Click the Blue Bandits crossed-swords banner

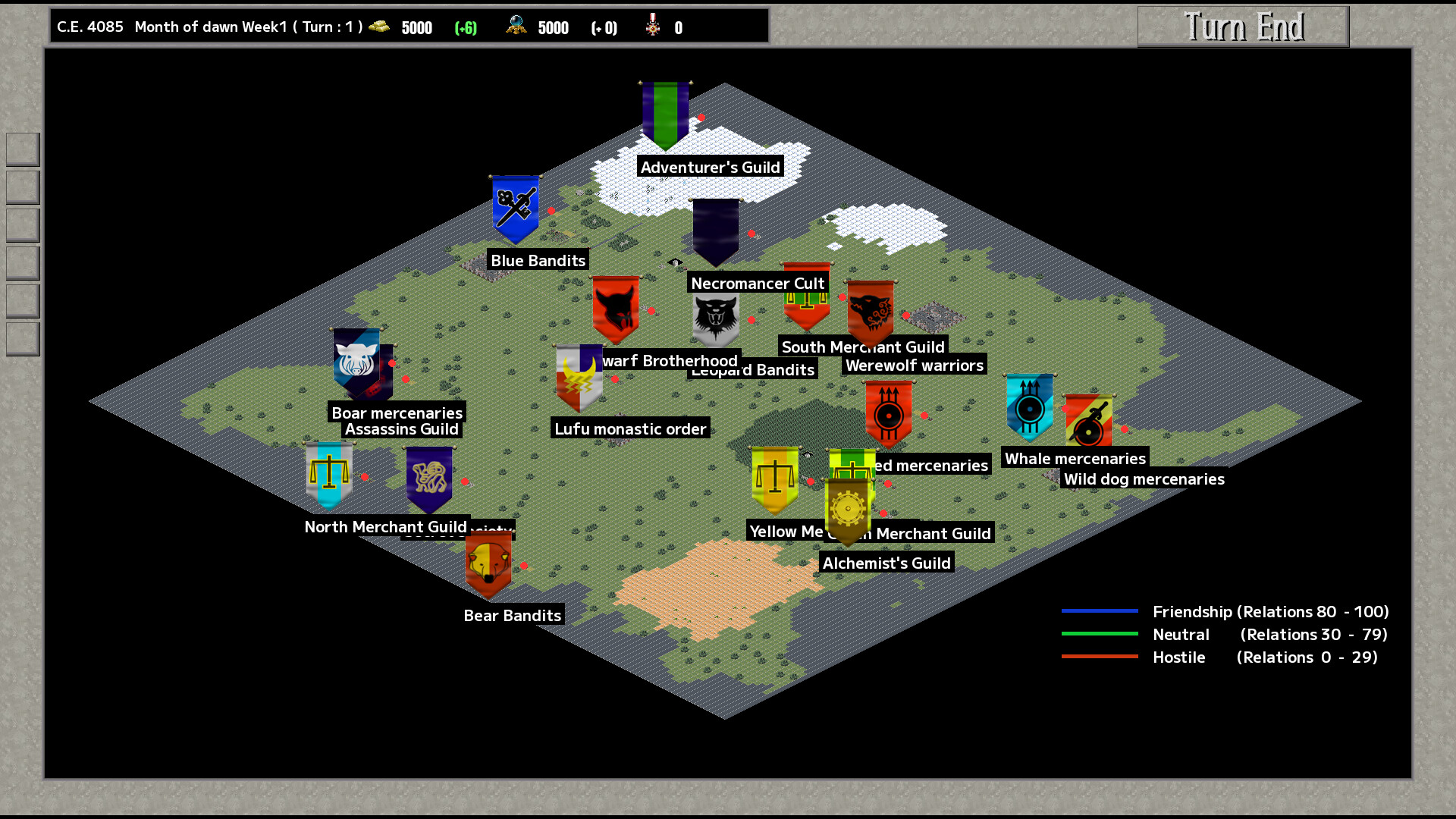coord(514,209)
